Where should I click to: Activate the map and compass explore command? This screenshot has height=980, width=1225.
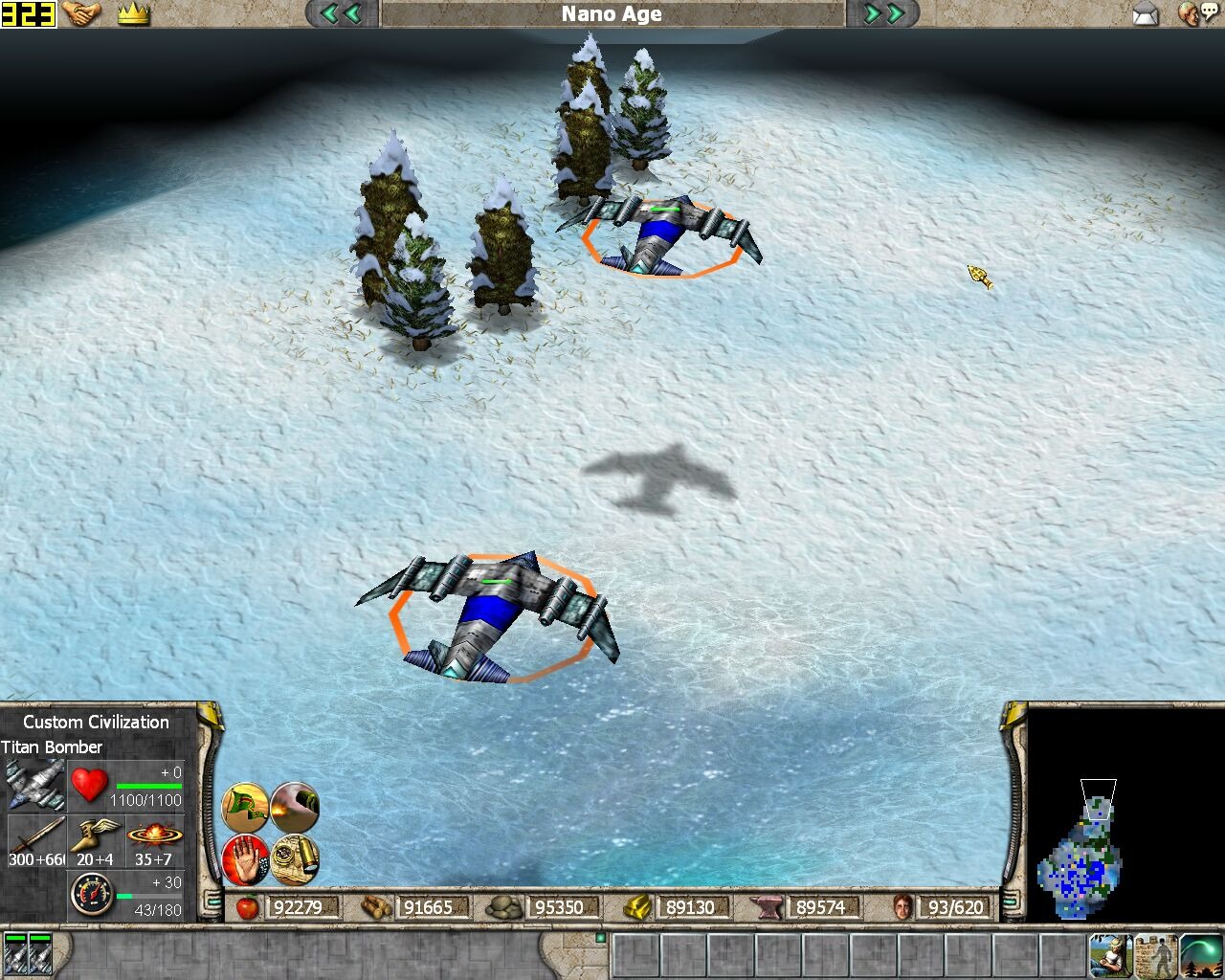[294, 858]
